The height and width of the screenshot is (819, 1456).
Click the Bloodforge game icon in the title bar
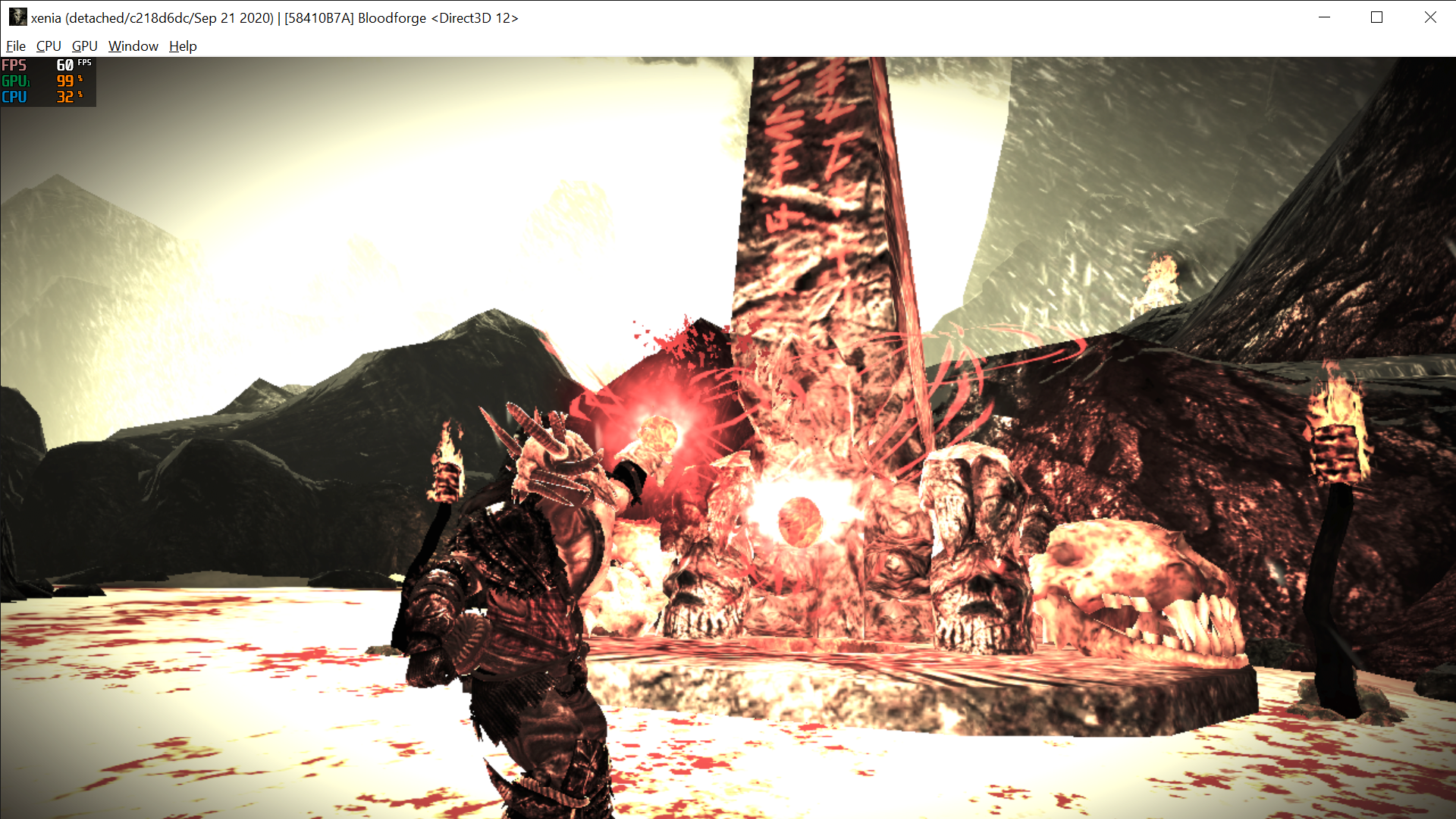coord(17,17)
